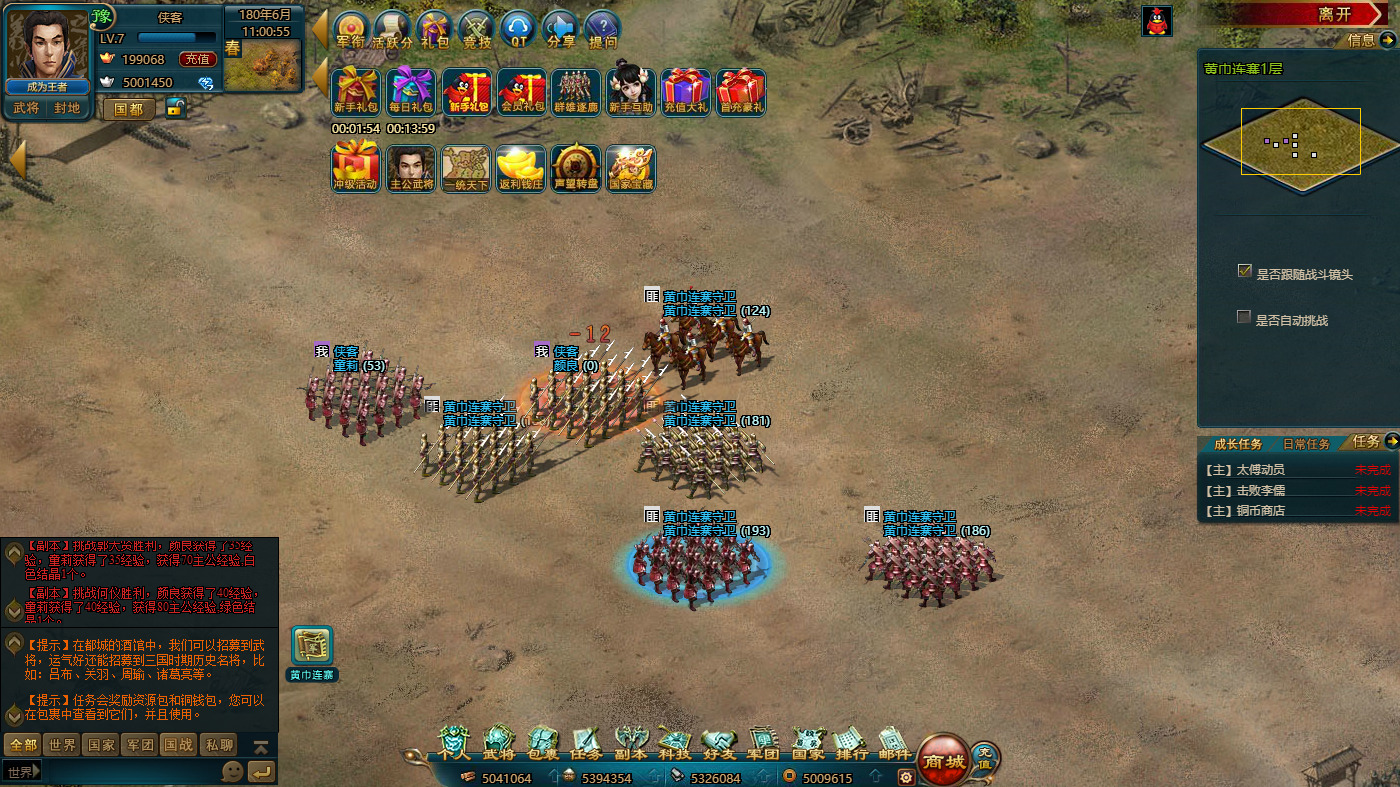Click the 离开 leave button
Viewport: 1400px width, 787px height.
(1334, 14)
